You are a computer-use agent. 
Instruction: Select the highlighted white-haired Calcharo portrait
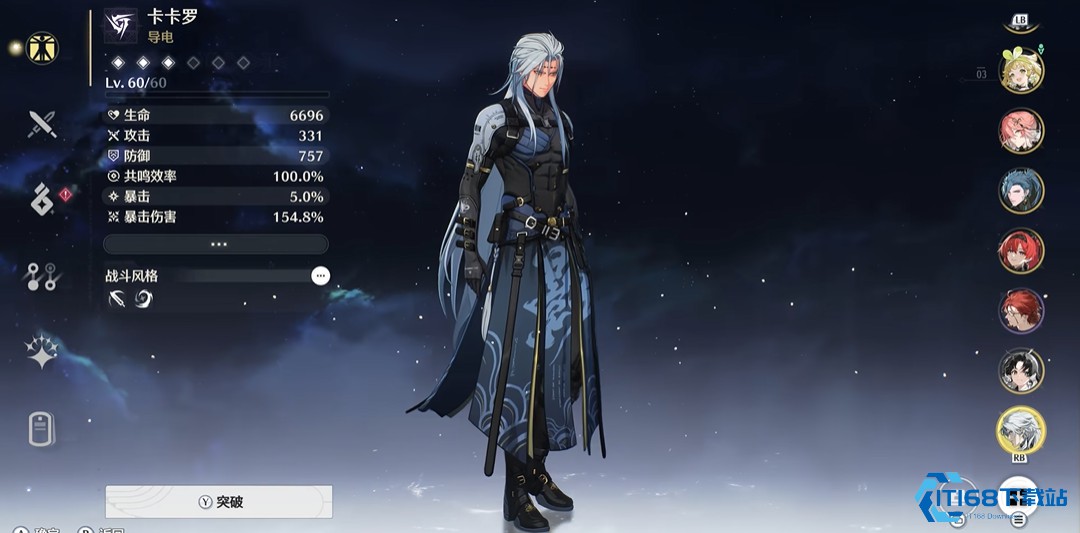pos(1021,430)
